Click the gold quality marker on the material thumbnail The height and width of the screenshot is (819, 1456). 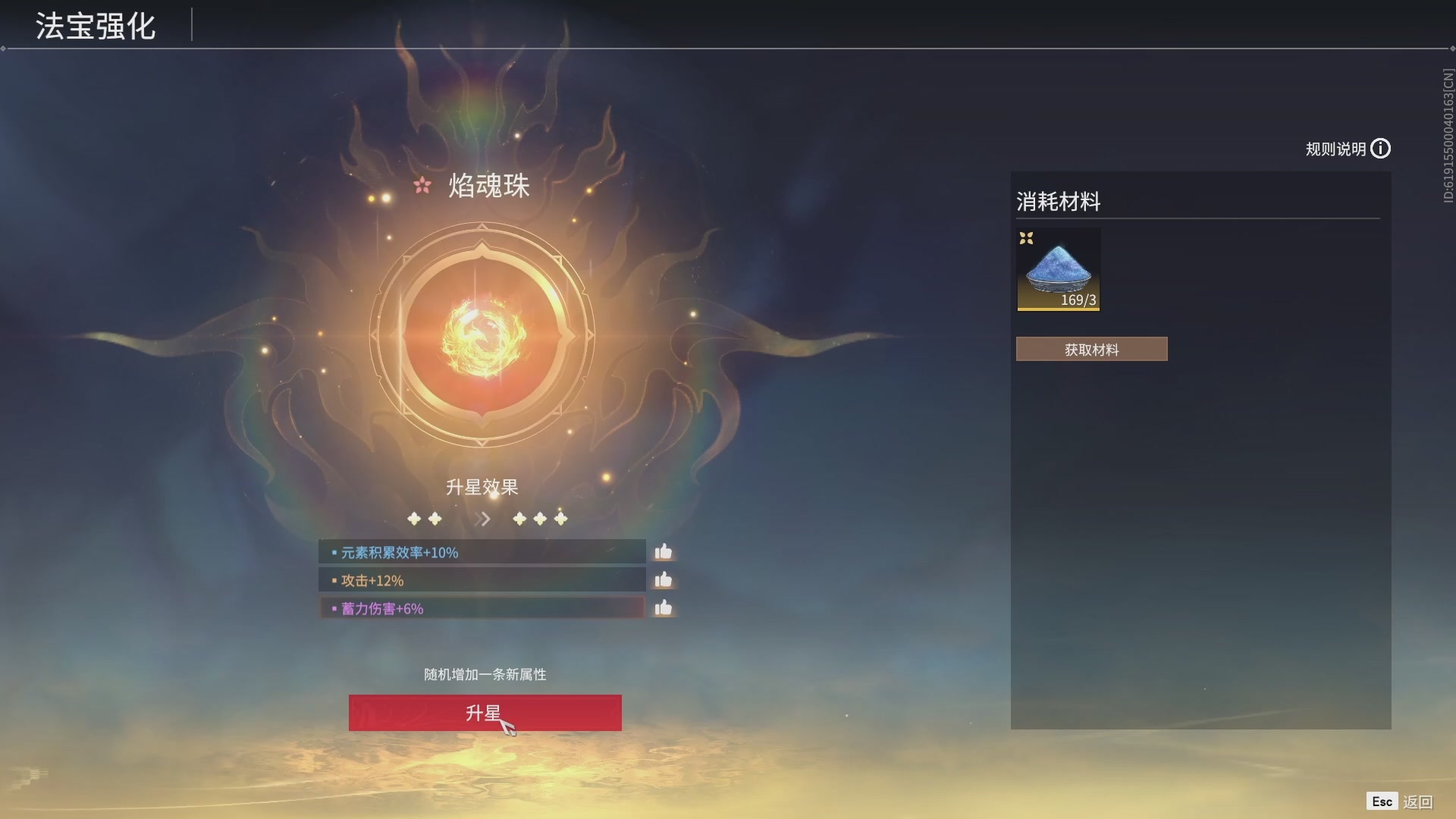1028,239
